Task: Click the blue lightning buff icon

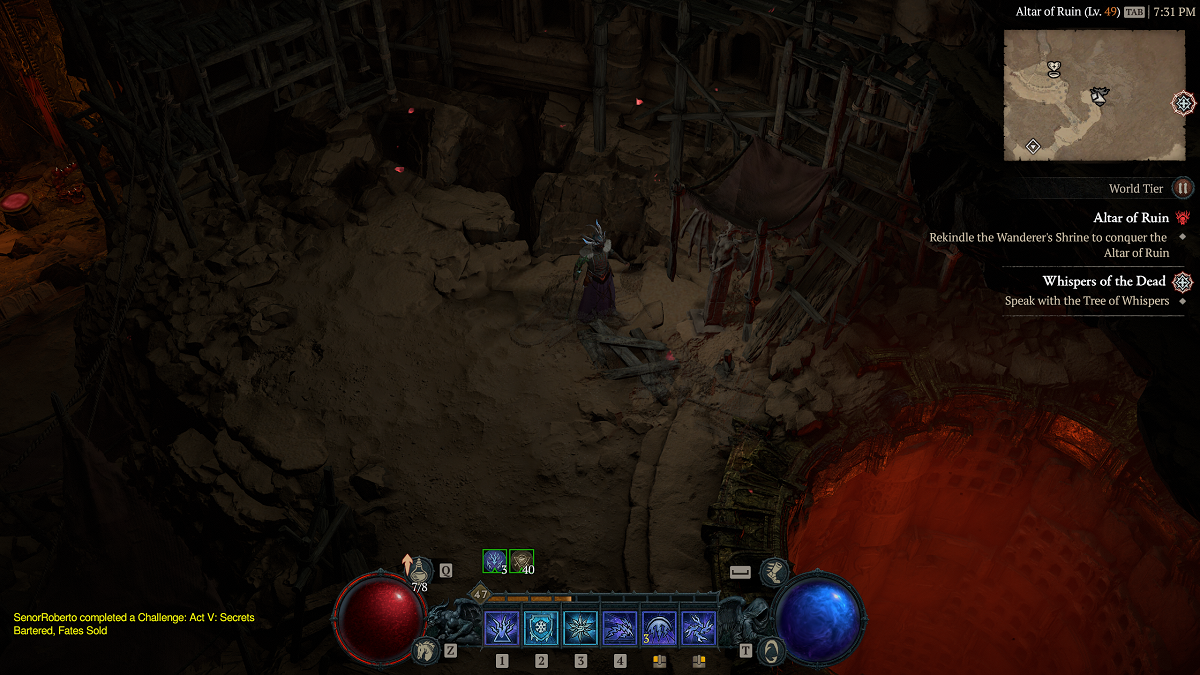Action: (494, 561)
